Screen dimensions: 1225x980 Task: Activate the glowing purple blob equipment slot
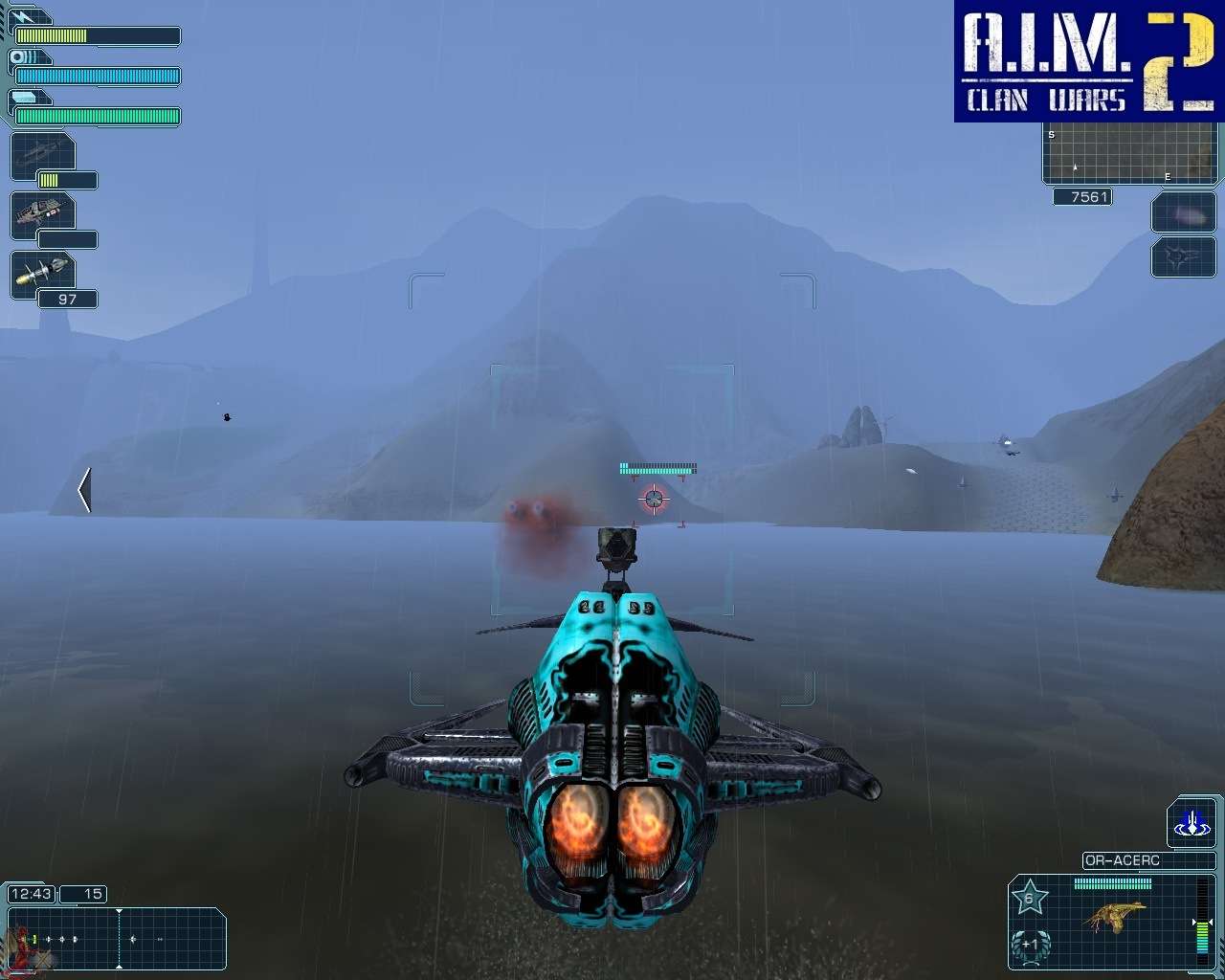click(1183, 213)
